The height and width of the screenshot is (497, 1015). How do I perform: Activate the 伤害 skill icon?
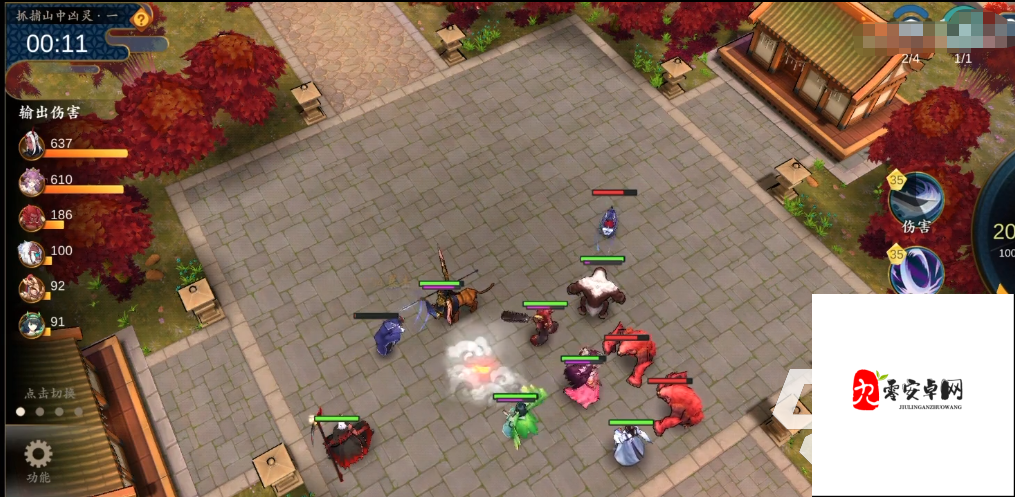click(915, 199)
